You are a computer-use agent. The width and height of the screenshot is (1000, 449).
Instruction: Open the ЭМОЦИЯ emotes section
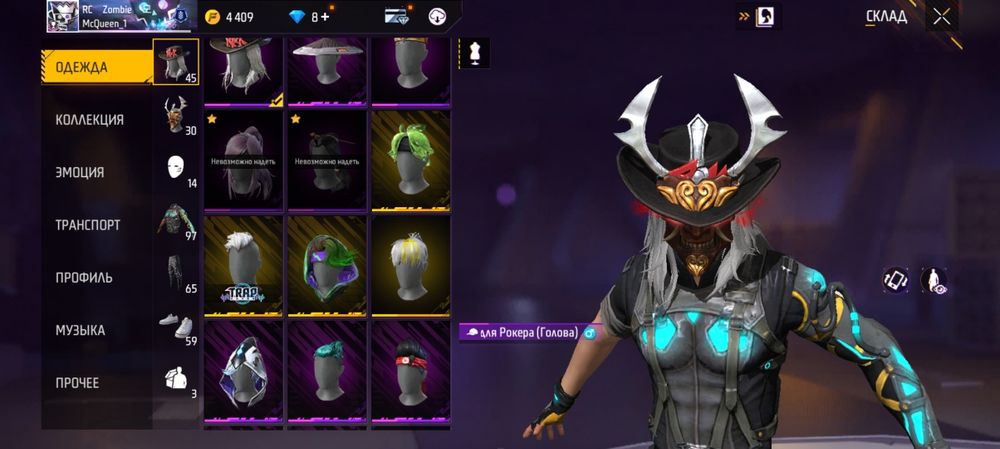click(80, 172)
